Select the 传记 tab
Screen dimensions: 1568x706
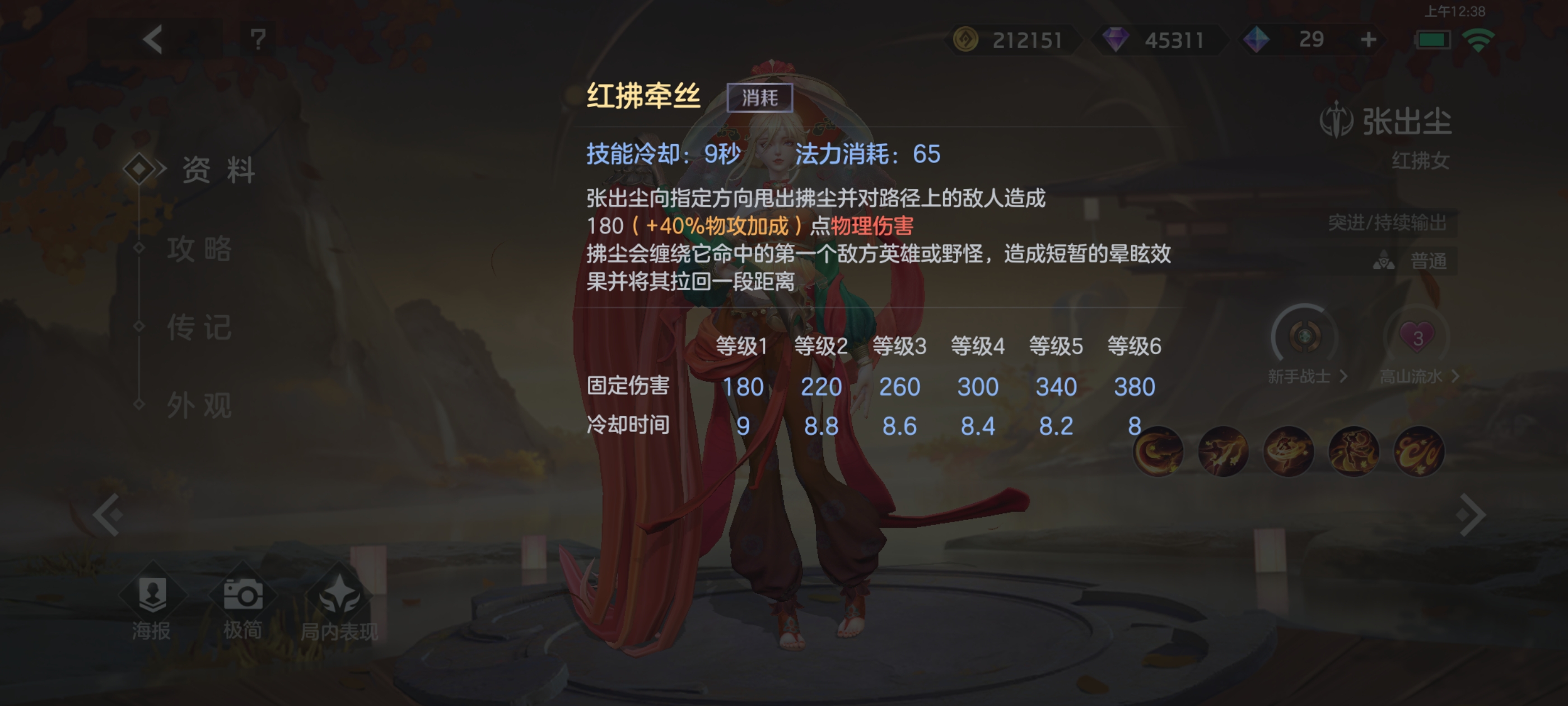pyautogui.click(x=200, y=327)
